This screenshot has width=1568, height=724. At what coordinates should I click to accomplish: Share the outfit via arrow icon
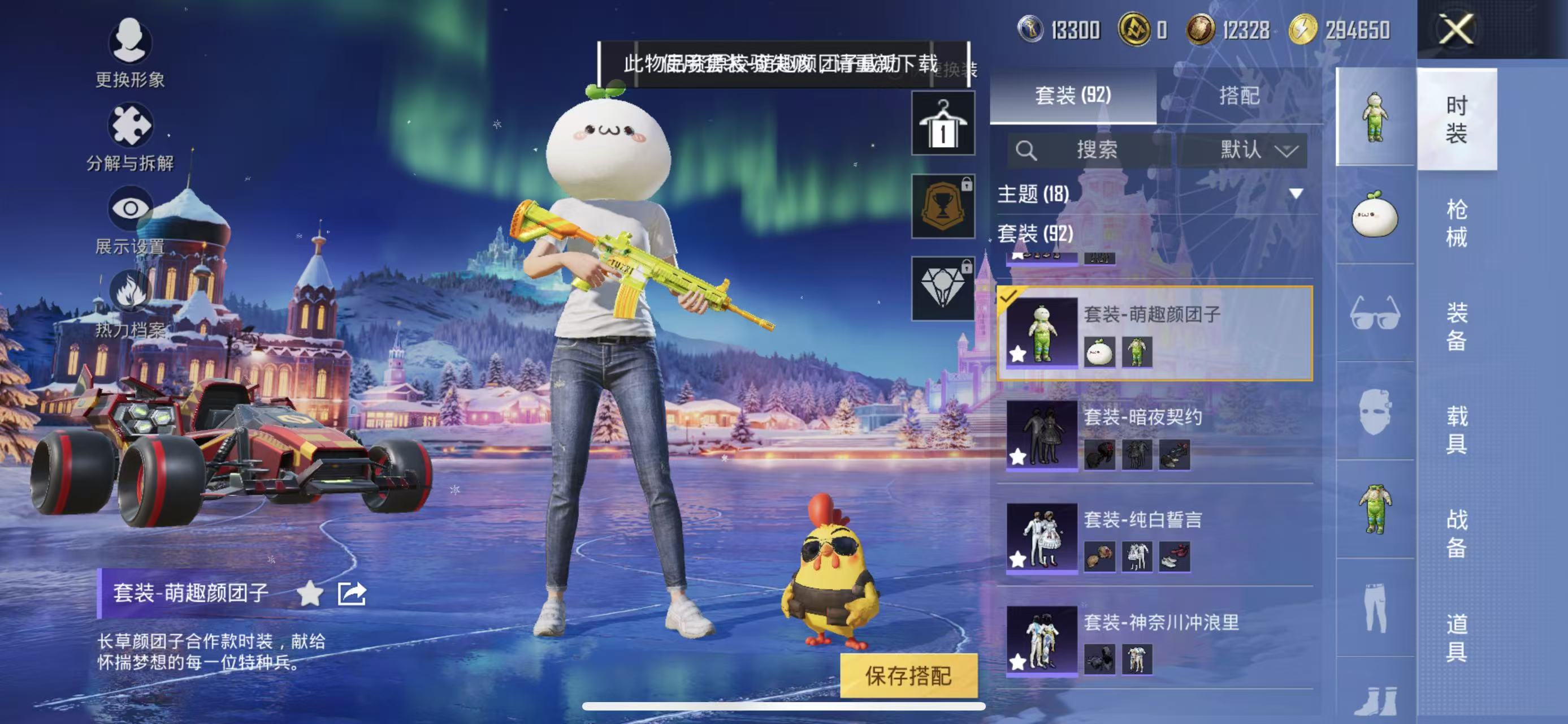tap(352, 593)
